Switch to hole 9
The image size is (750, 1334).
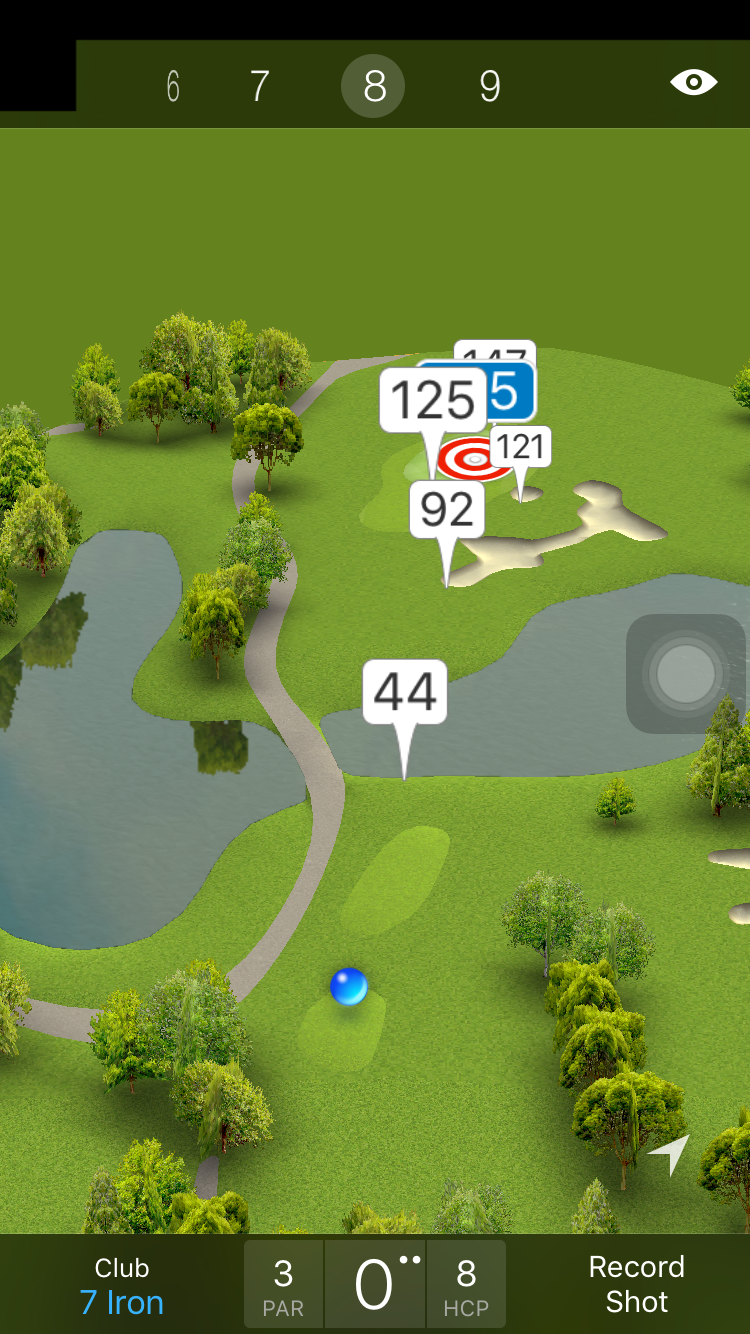click(489, 87)
